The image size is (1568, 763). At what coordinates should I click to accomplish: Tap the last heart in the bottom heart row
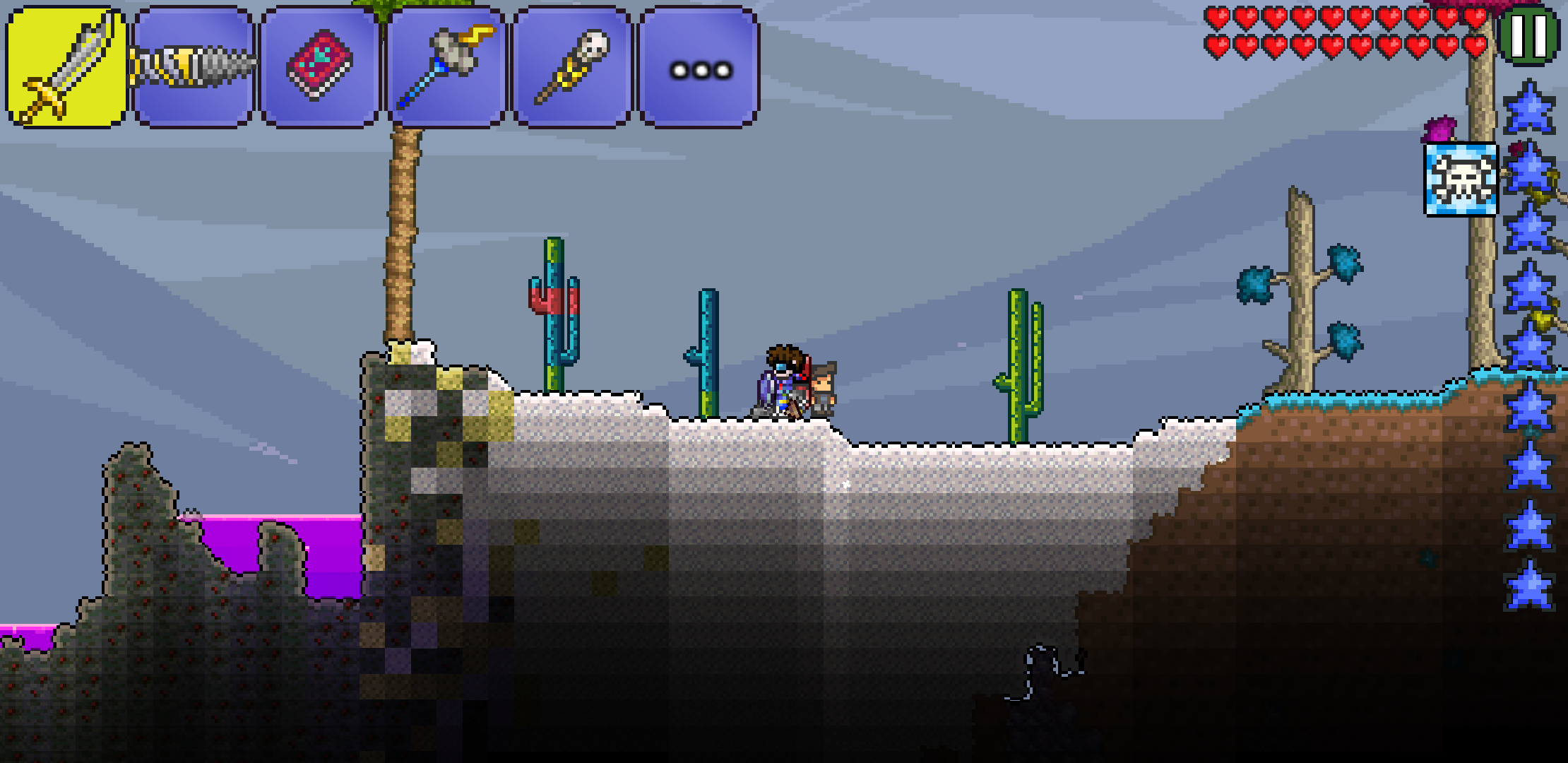1480,47
